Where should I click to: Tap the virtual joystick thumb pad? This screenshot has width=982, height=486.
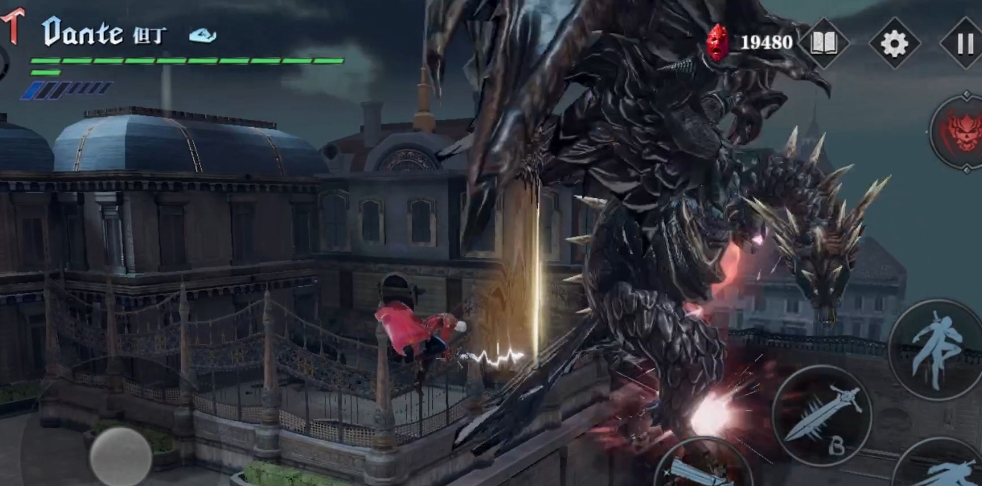click(x=120, y=457)
